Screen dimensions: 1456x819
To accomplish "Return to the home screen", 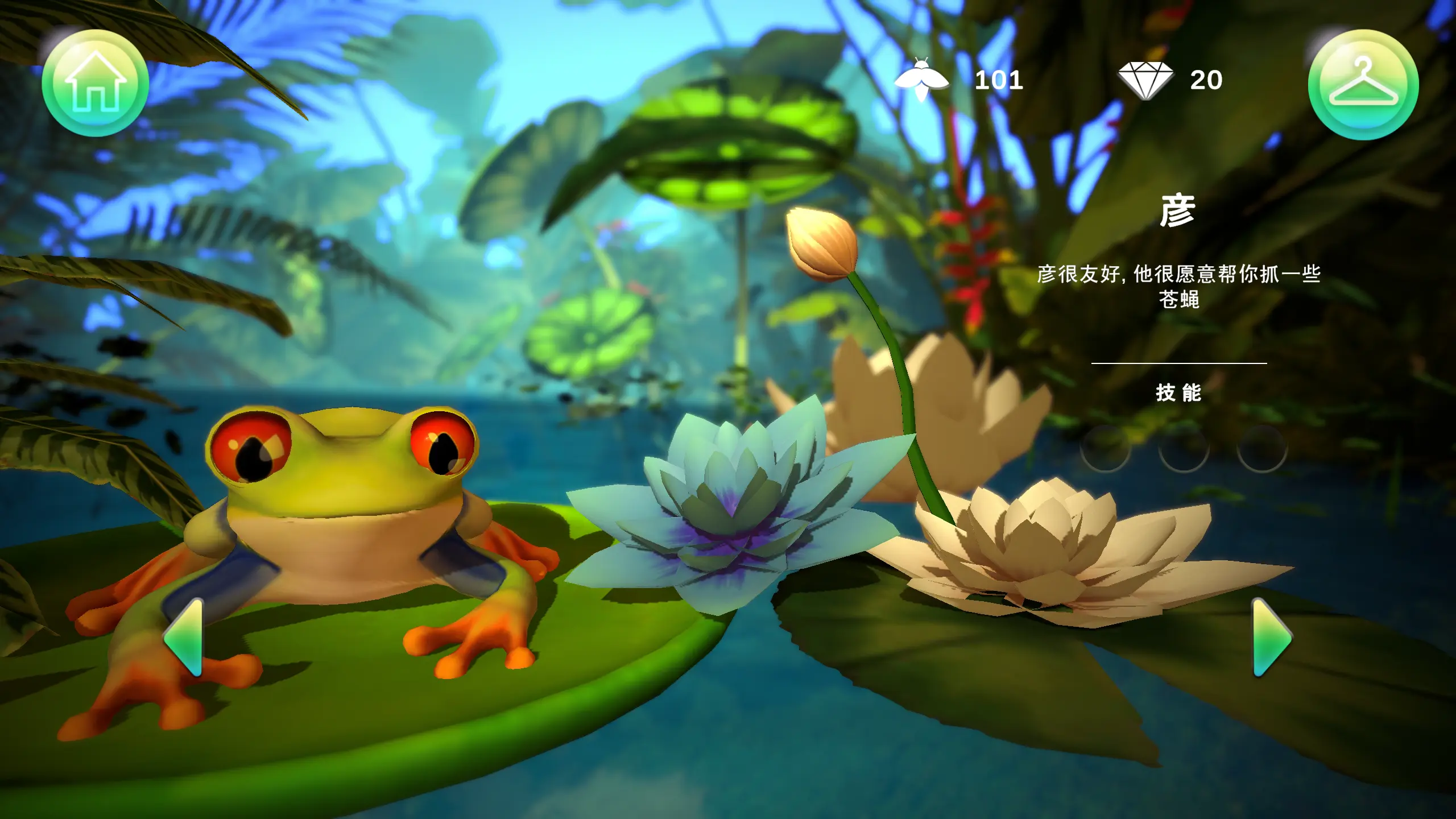I will pyautogui.click(x=96, y=83).
